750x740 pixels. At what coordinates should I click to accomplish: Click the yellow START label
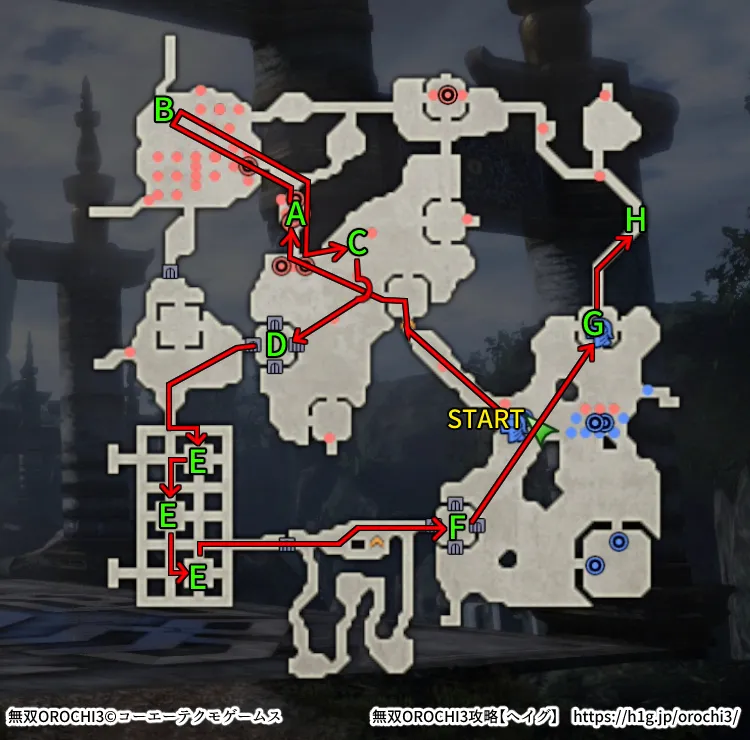coord(485,419)
